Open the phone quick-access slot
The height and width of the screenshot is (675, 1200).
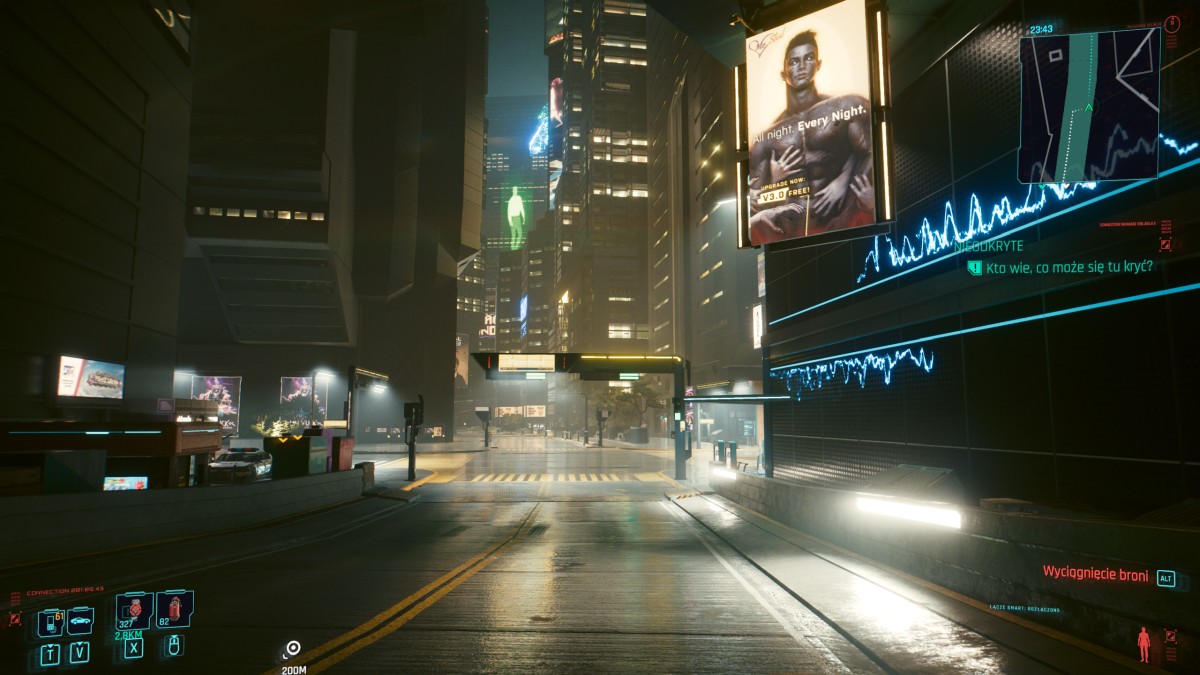pos(50,622)
